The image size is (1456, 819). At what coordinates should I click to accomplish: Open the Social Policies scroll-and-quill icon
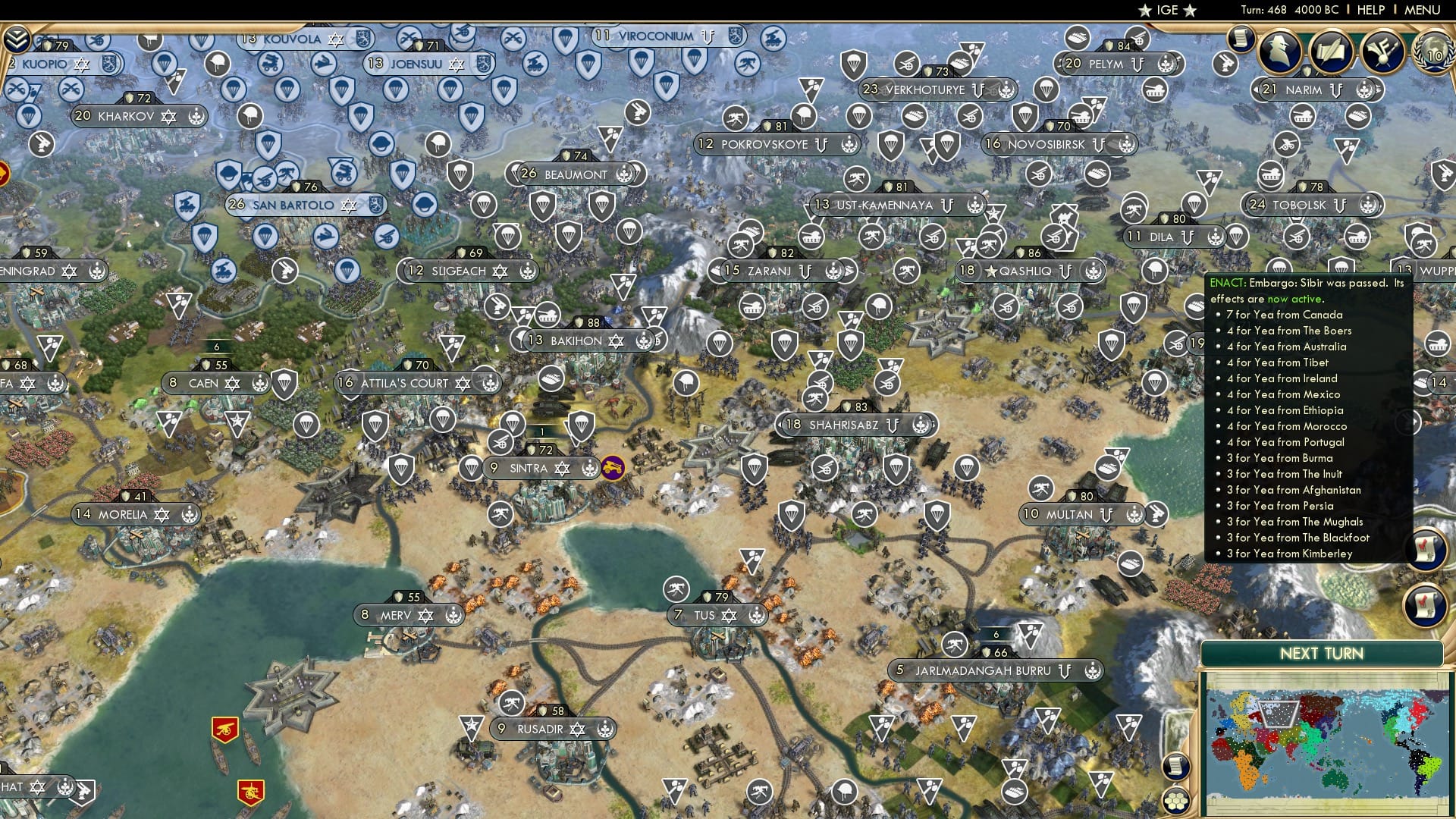[x=1331, y=50]
